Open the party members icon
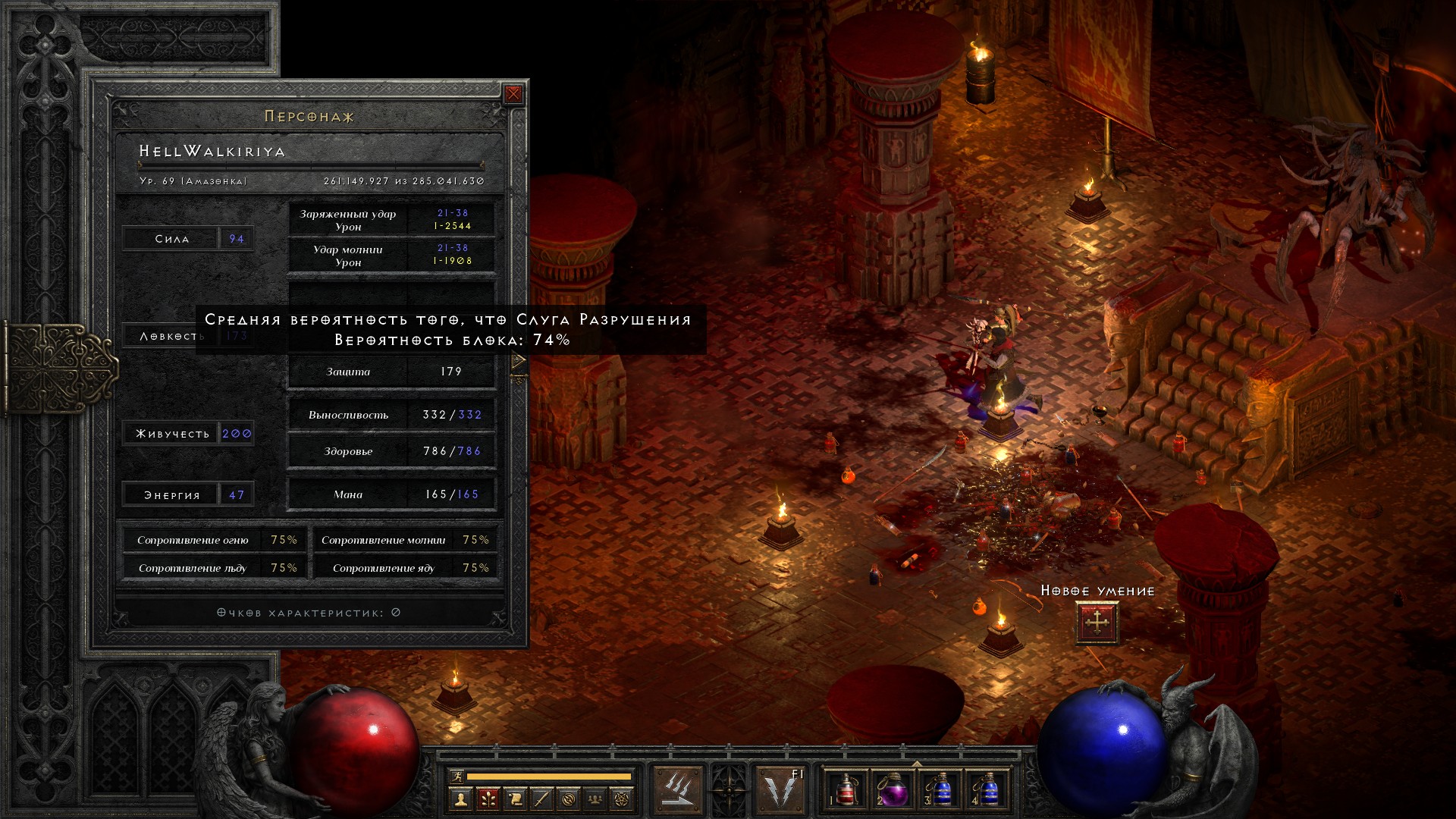Viewport: 1456px width, 819px height. [x=595, y=799]
